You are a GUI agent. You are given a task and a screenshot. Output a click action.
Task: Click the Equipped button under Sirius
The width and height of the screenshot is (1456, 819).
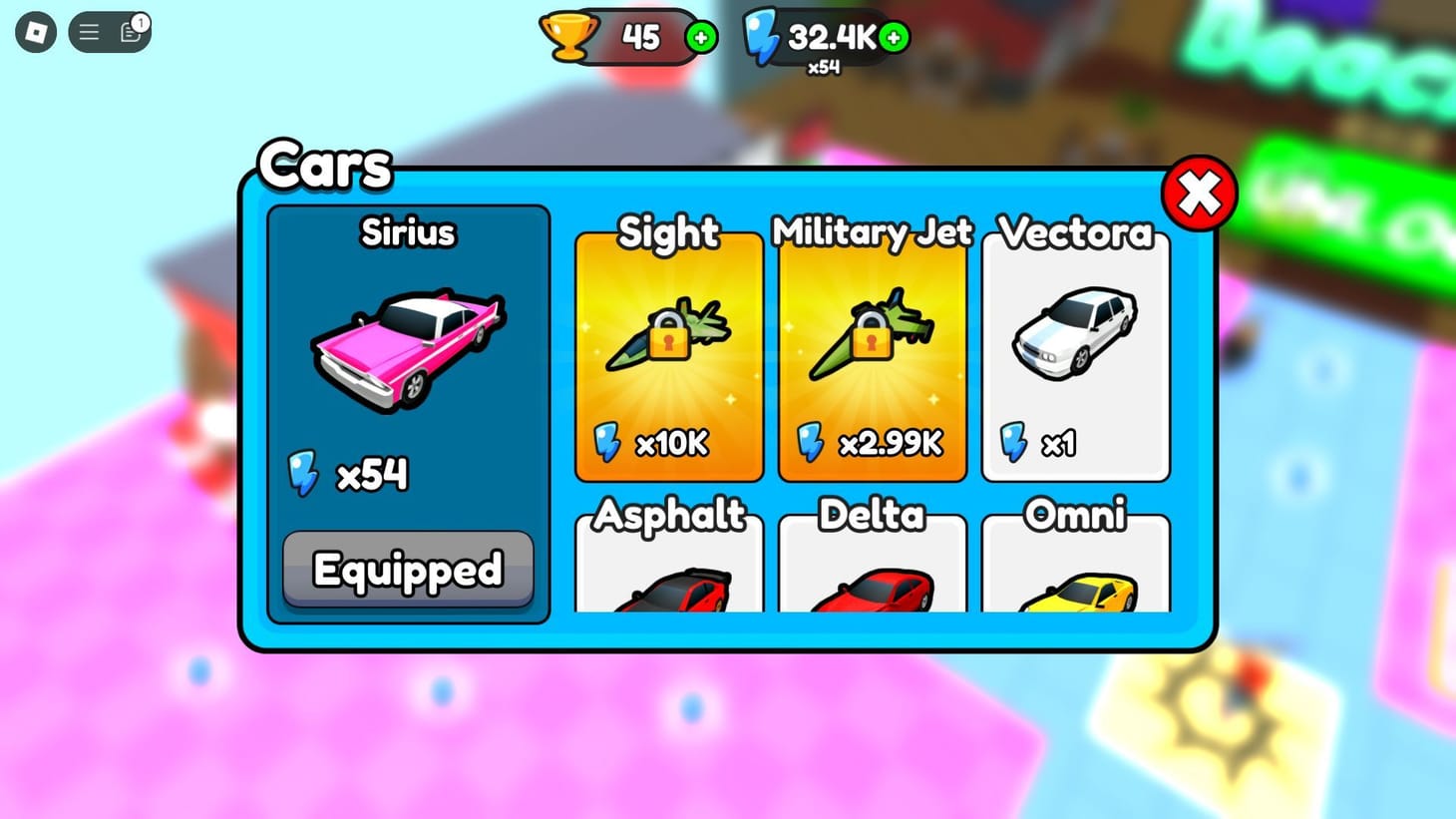point(408,569)
